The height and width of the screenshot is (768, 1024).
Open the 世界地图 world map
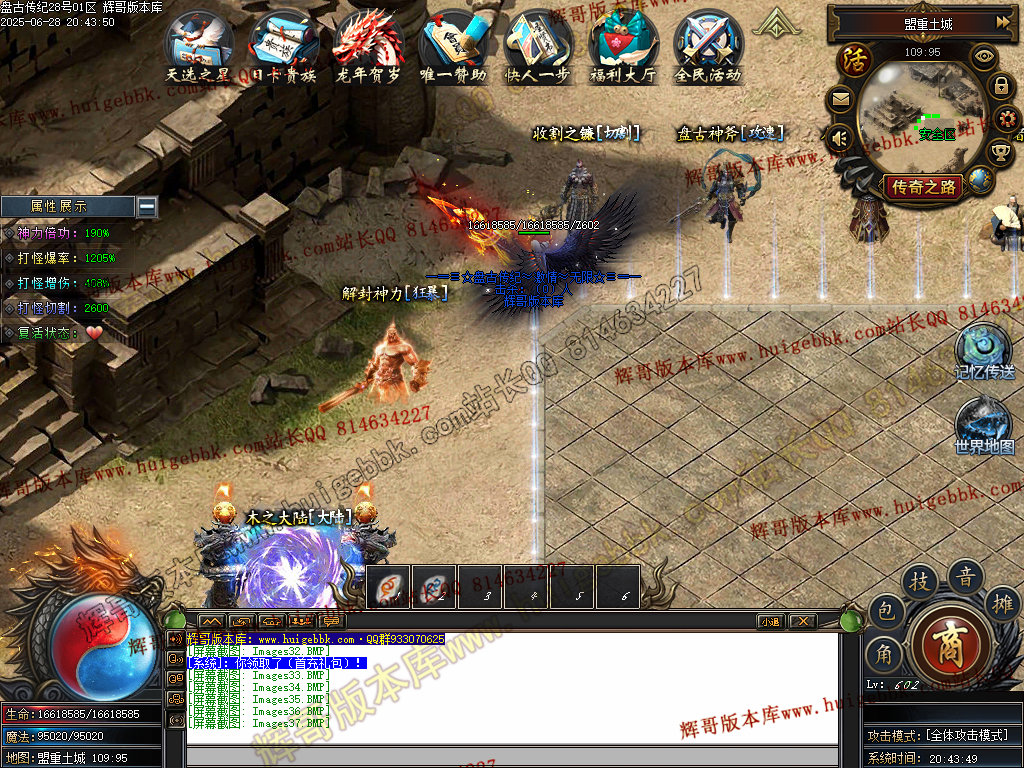[984, 424]
